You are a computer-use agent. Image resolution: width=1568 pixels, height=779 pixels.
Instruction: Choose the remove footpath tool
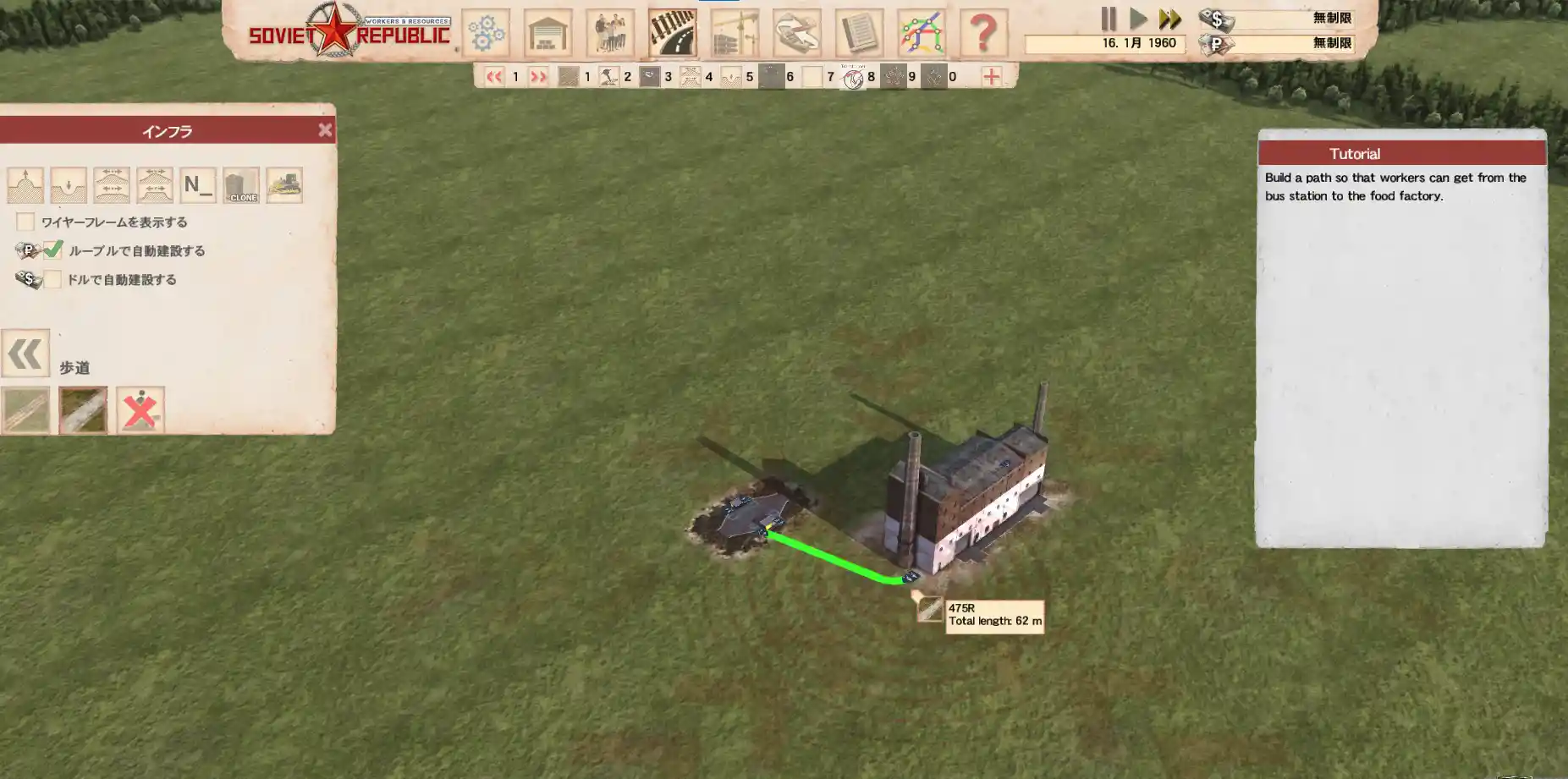point(140,410)
